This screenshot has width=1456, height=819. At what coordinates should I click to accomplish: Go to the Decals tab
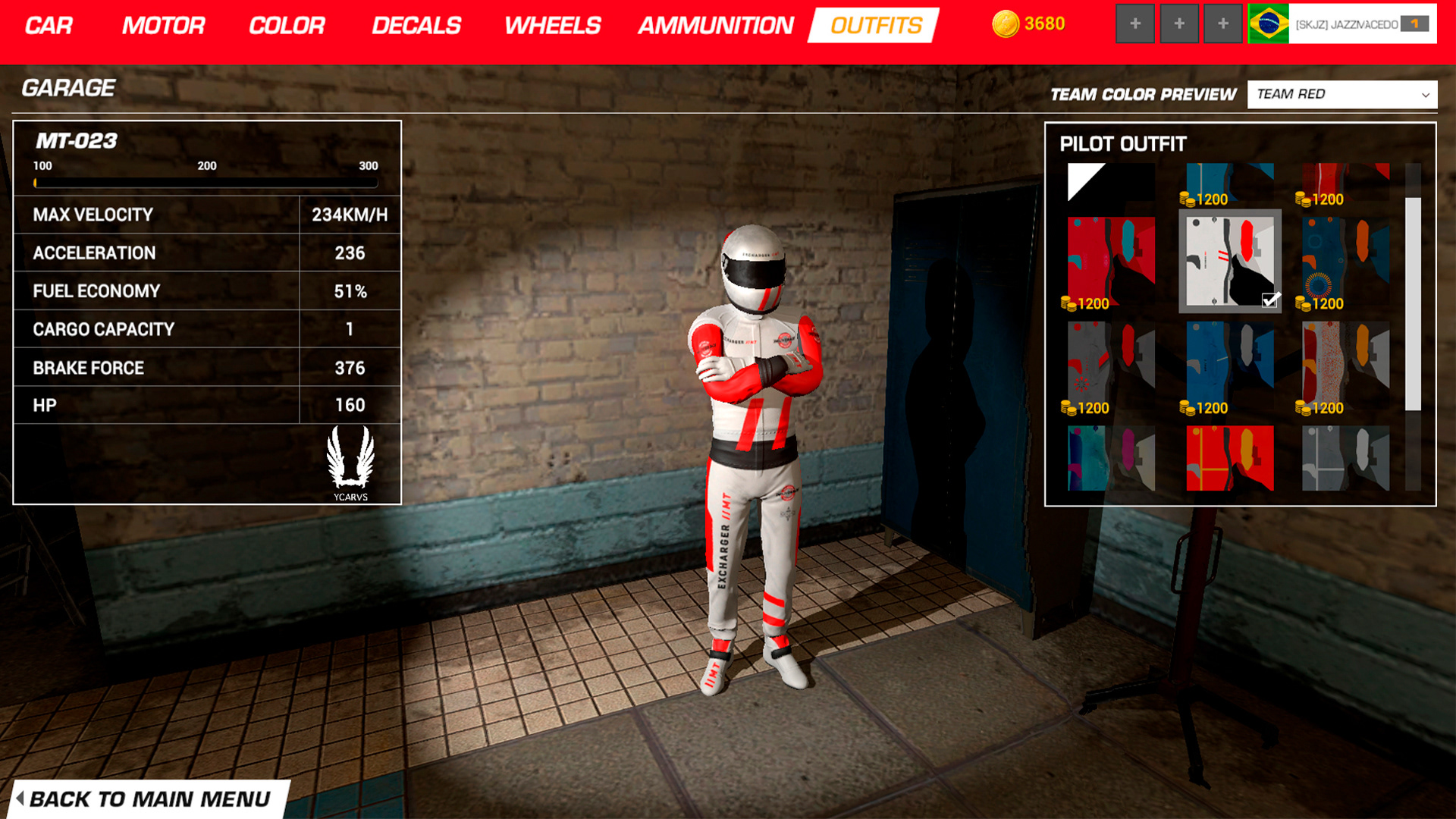pos(416,26)
